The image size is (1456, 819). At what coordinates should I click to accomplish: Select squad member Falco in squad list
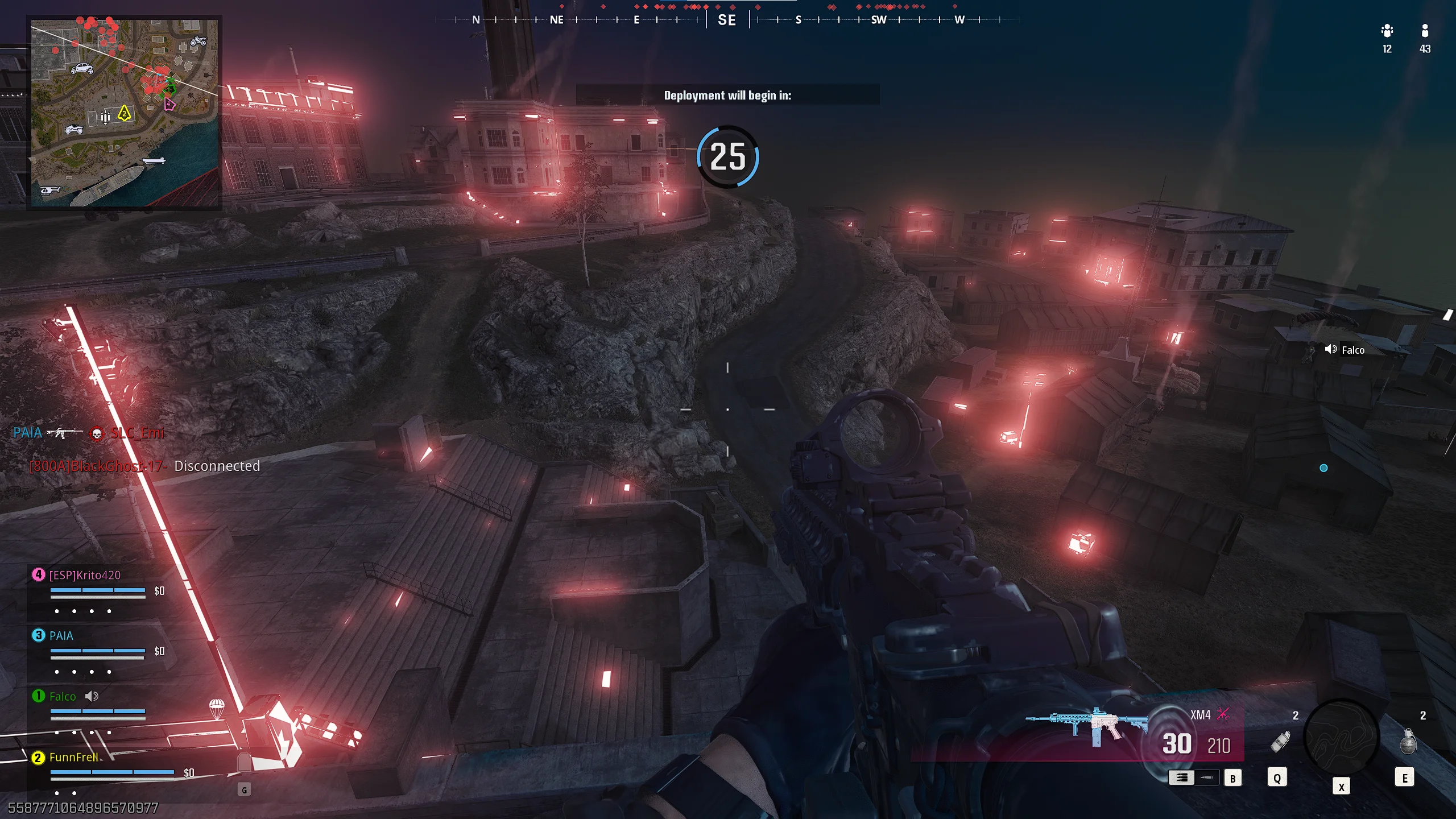[62, 696]
